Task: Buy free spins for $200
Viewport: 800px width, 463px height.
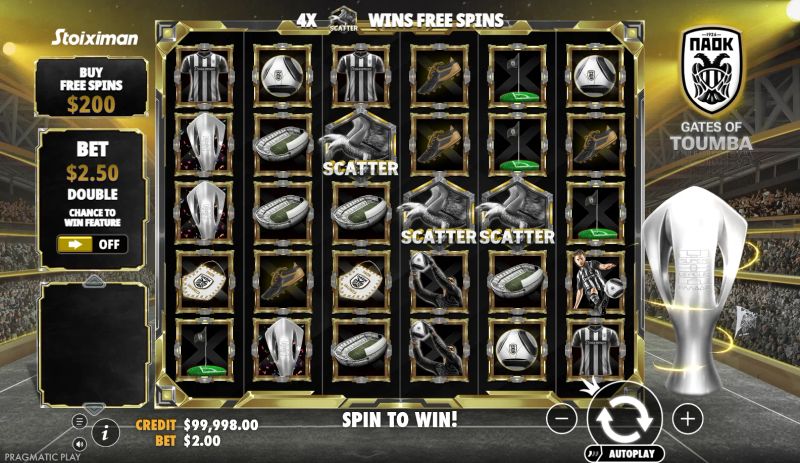Action: pos(91,86)
